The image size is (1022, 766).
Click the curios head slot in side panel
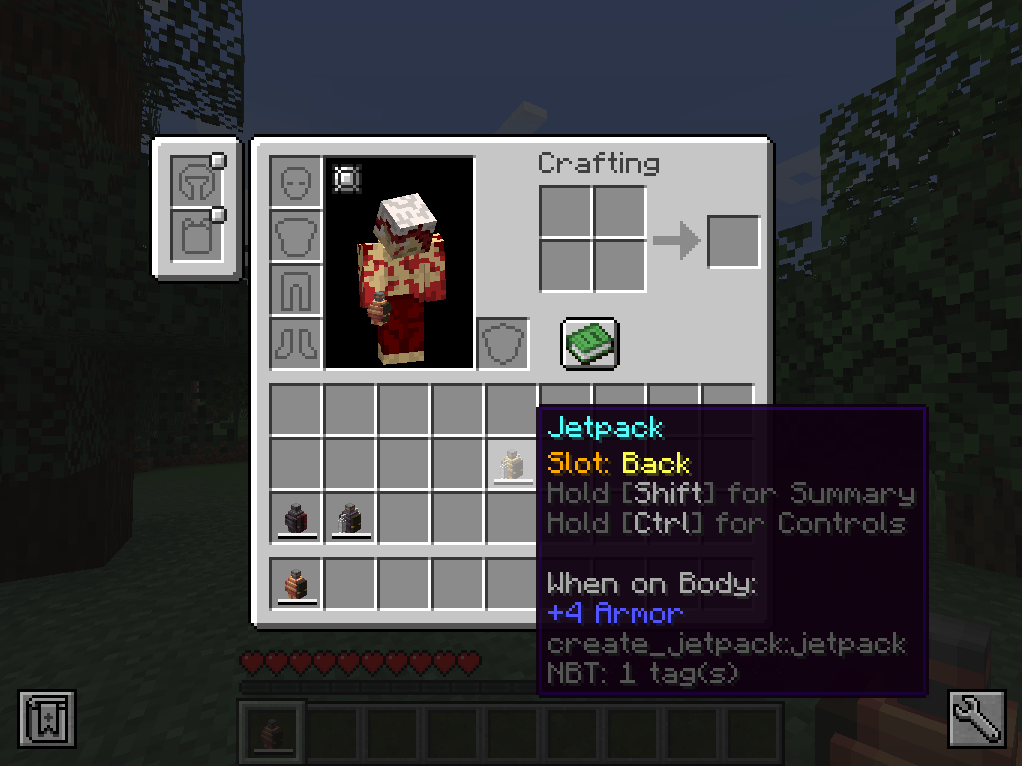(193, 182)
